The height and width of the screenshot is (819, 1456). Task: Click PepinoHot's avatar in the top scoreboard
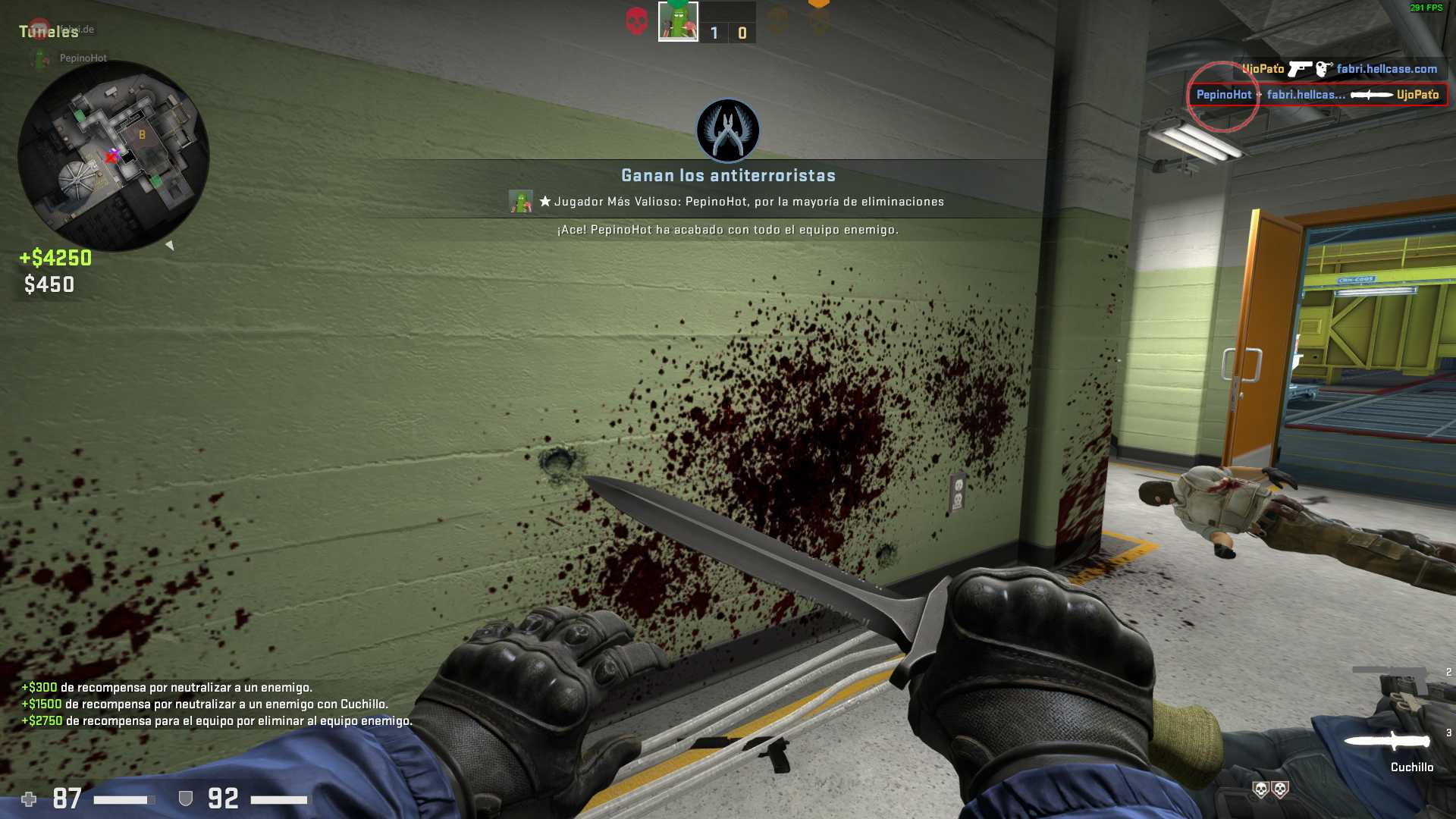point(678,21)
